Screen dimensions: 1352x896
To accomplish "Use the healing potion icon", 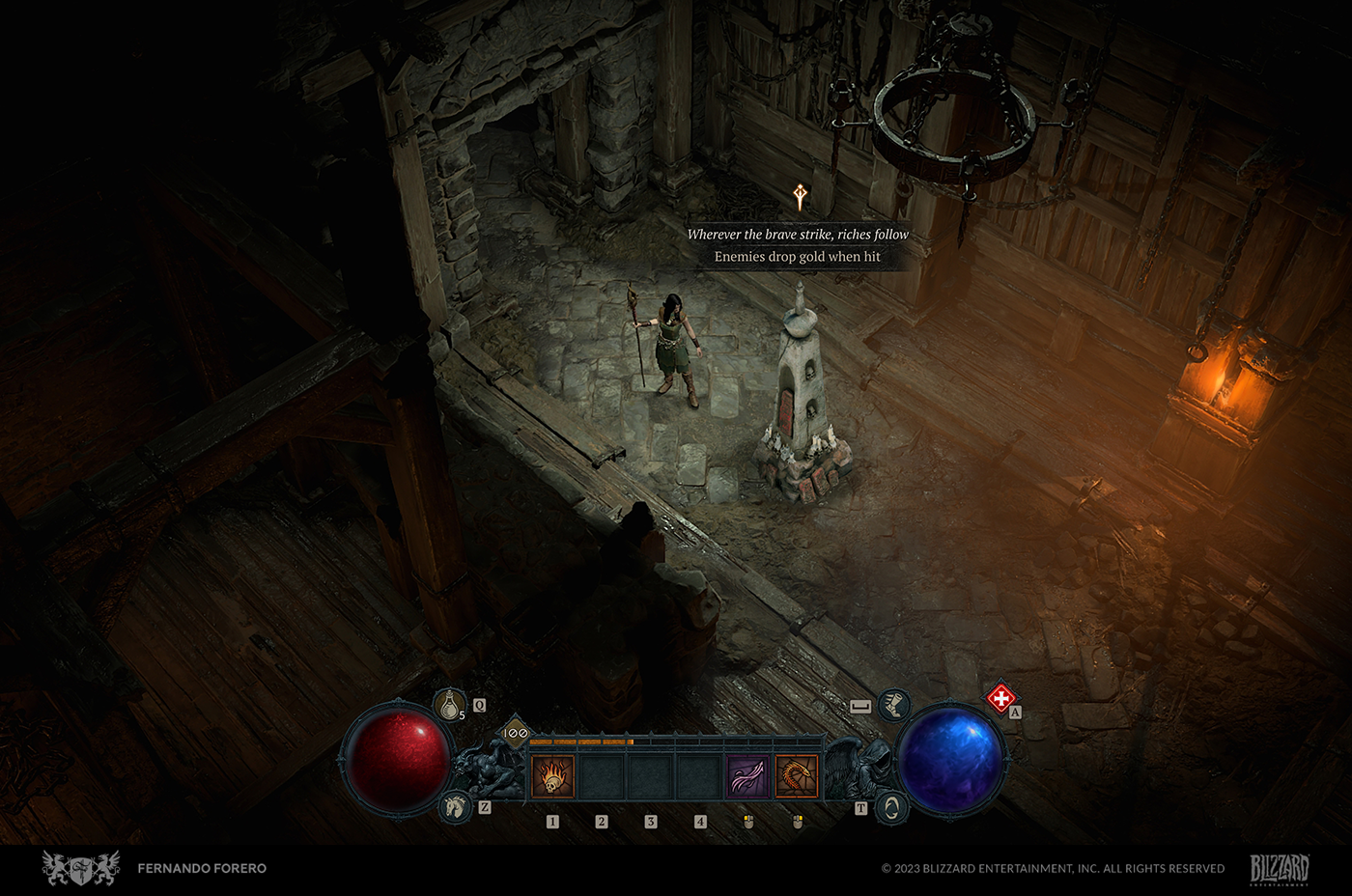I will click(449, 706).
